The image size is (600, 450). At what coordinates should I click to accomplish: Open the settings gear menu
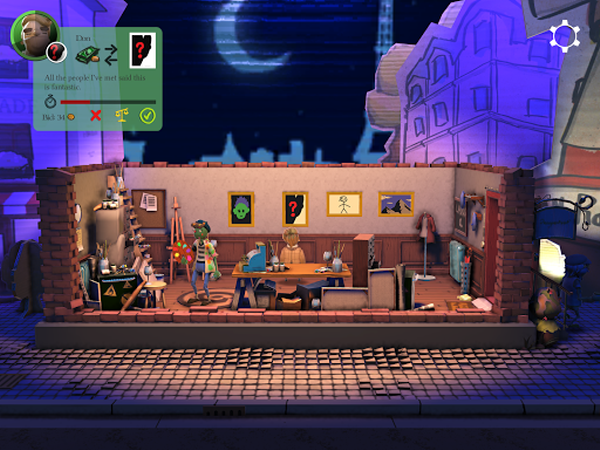coord(565,37)
